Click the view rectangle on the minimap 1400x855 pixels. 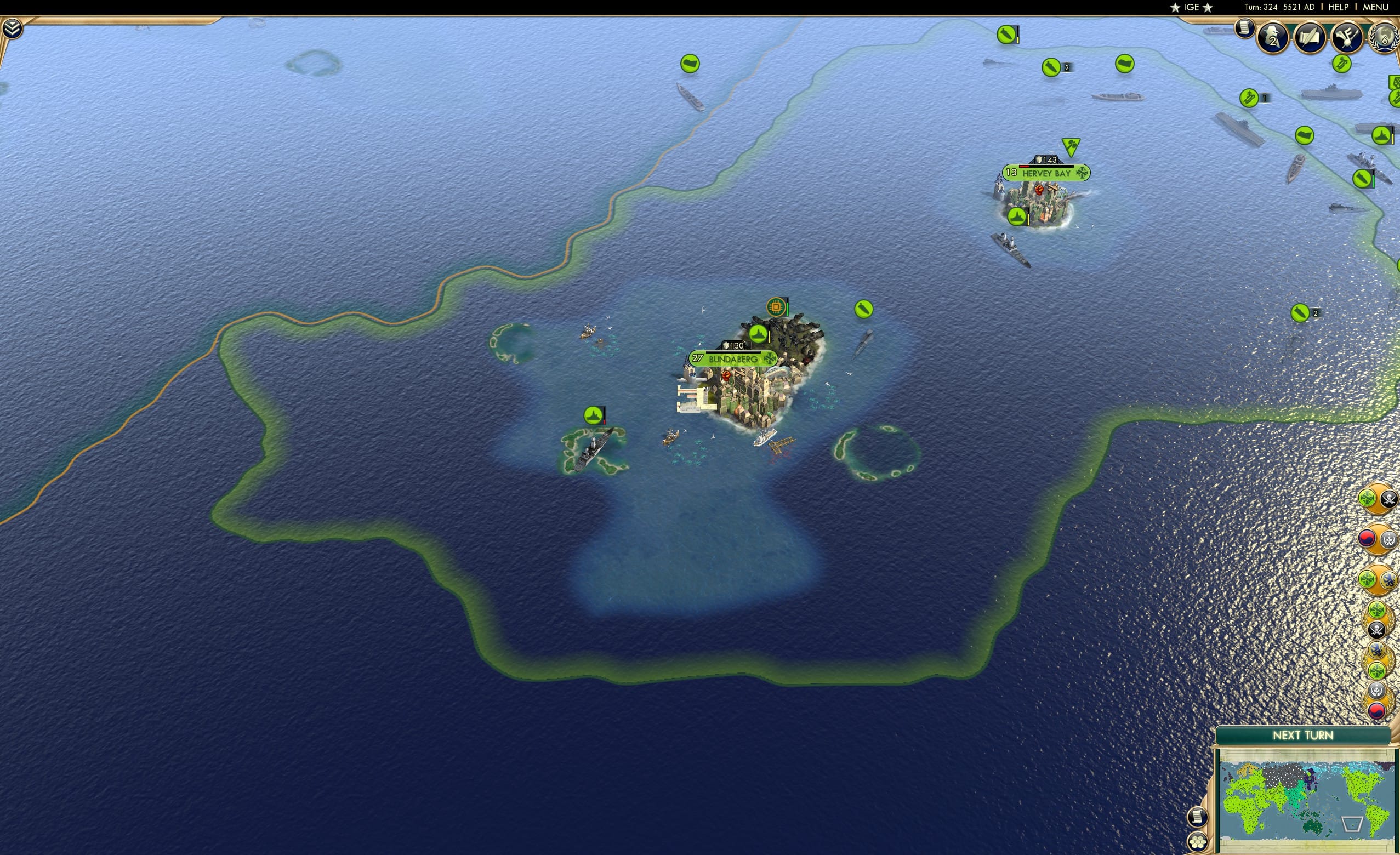(1352, 824)
